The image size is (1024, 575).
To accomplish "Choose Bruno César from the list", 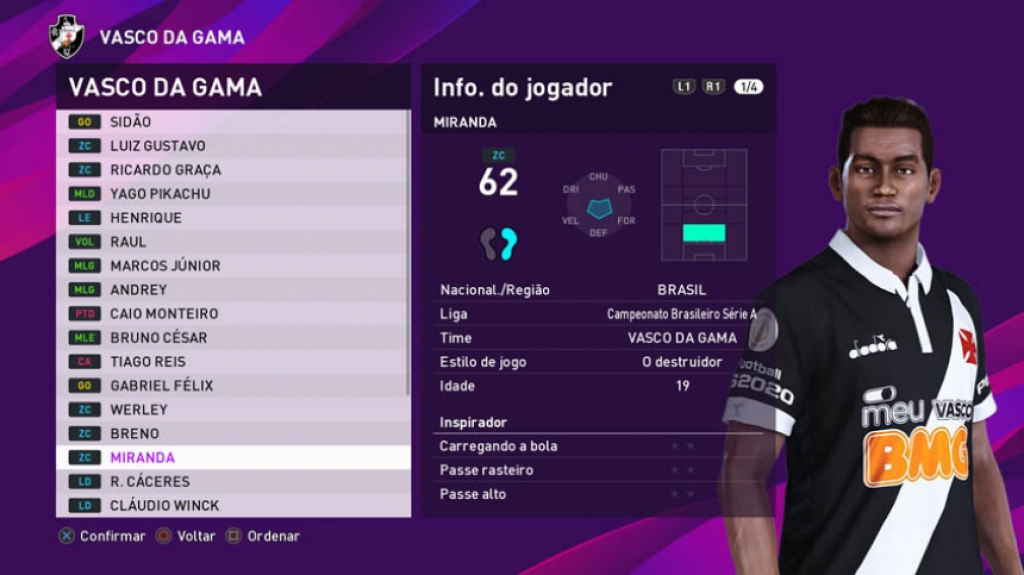I will point(232,338).
